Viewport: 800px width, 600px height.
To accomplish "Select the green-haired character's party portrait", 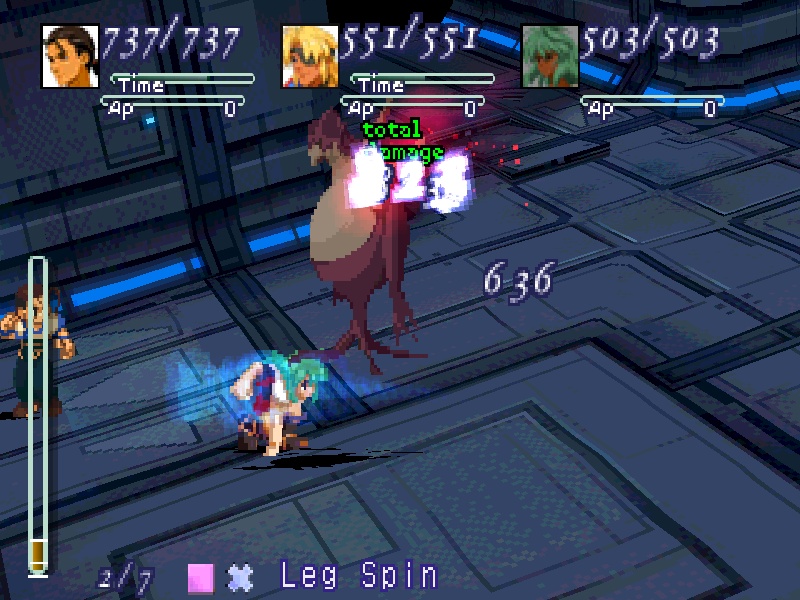I will [x=551, y=56].
